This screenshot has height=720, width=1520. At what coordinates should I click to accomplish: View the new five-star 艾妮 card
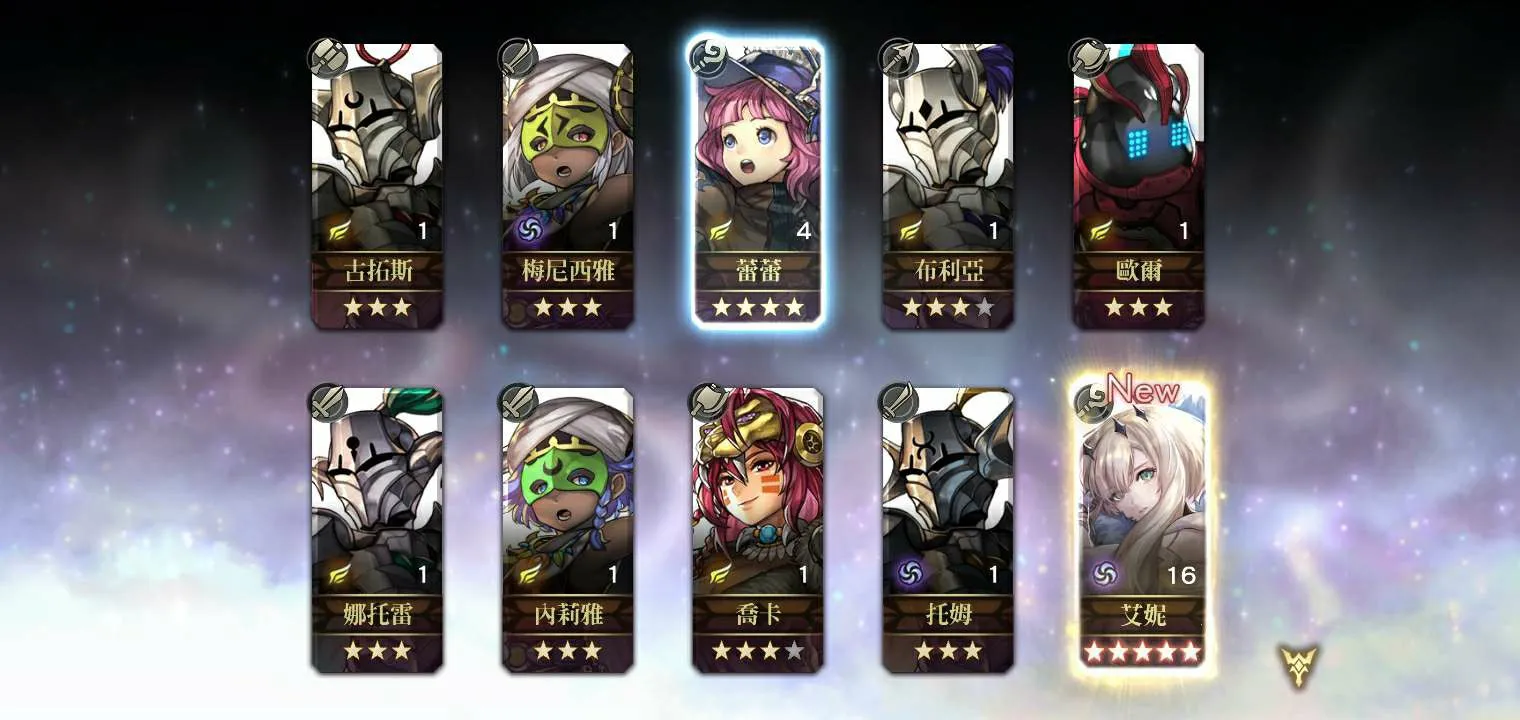pos(1142,529)
